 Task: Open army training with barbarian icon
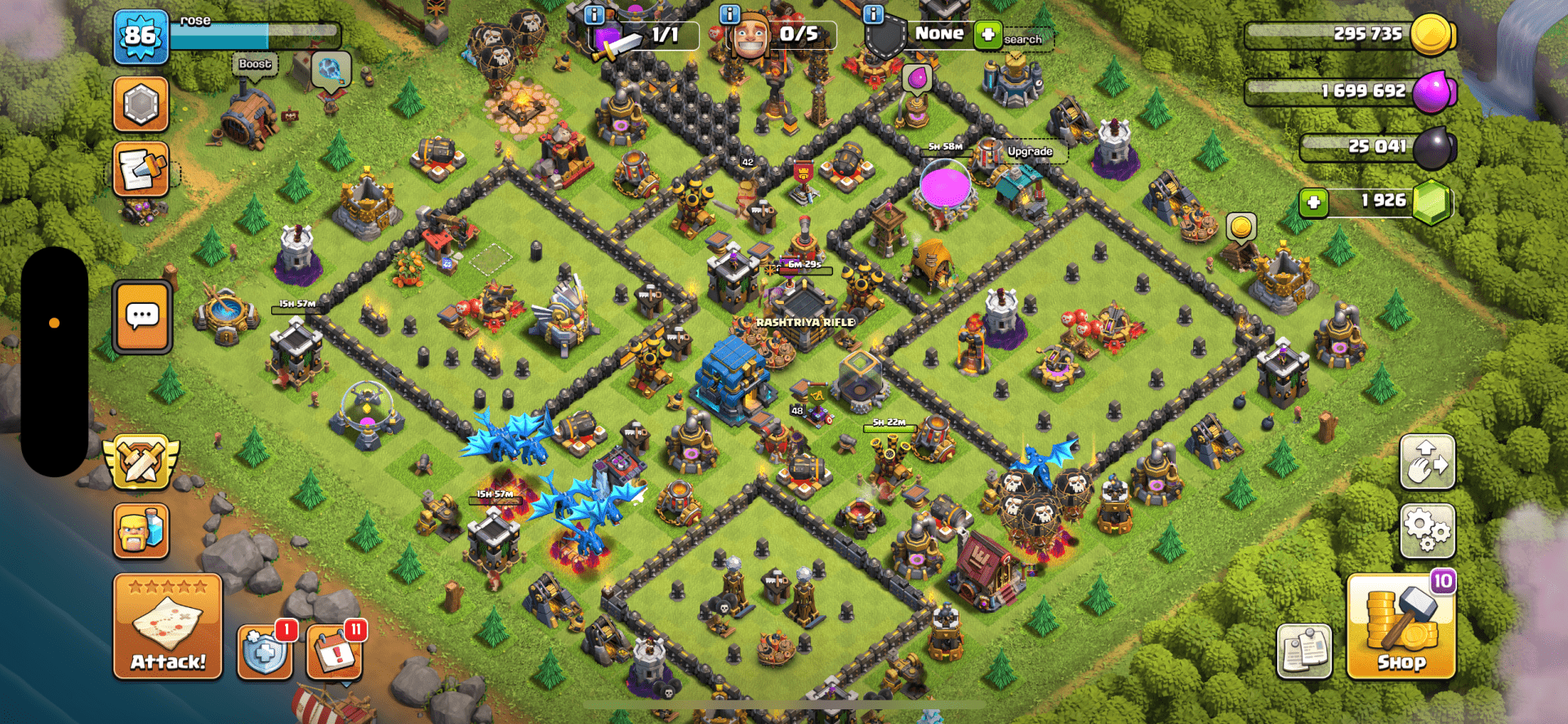tap(141, 530)
